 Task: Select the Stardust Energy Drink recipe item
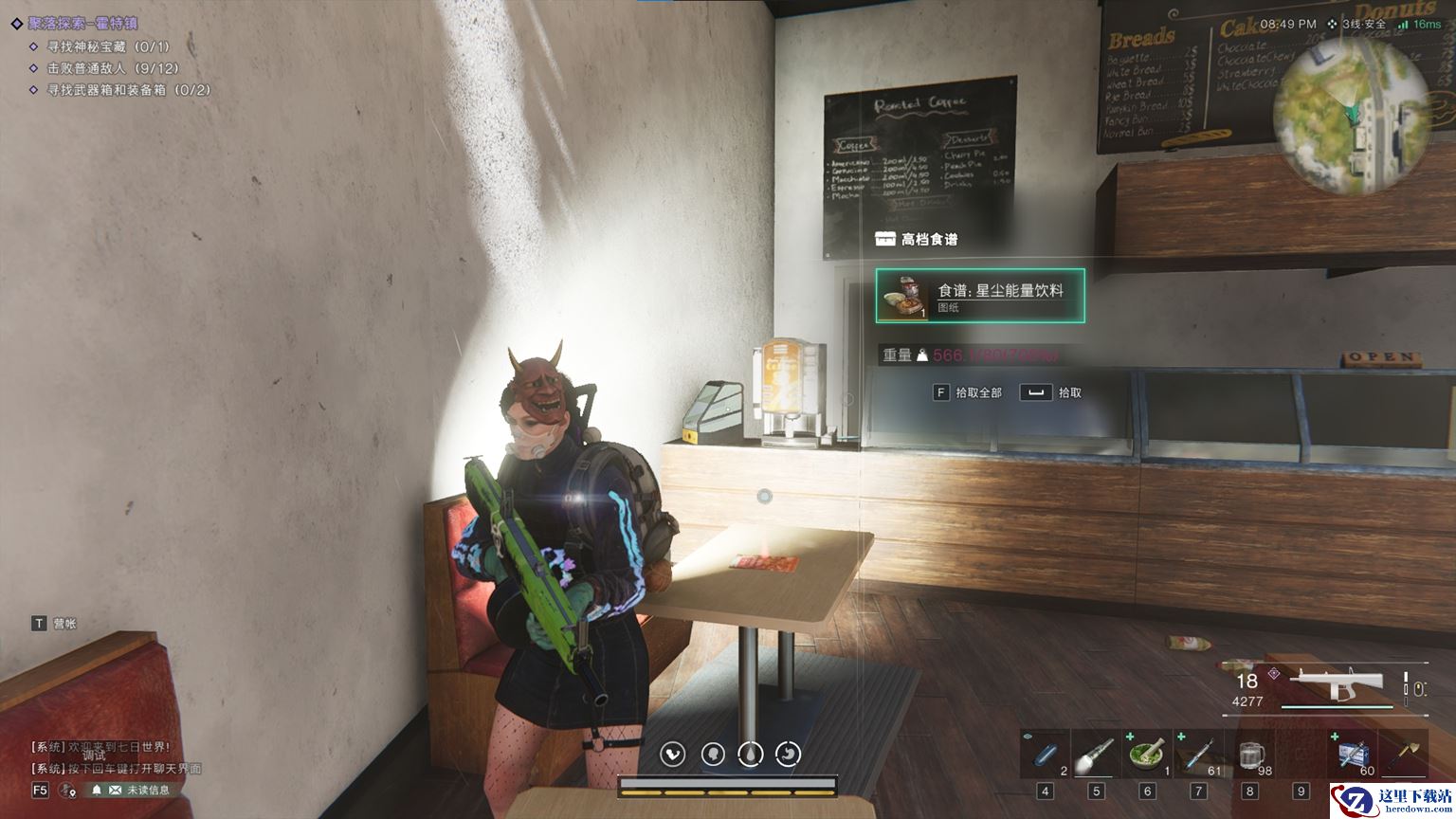point(980,296)
